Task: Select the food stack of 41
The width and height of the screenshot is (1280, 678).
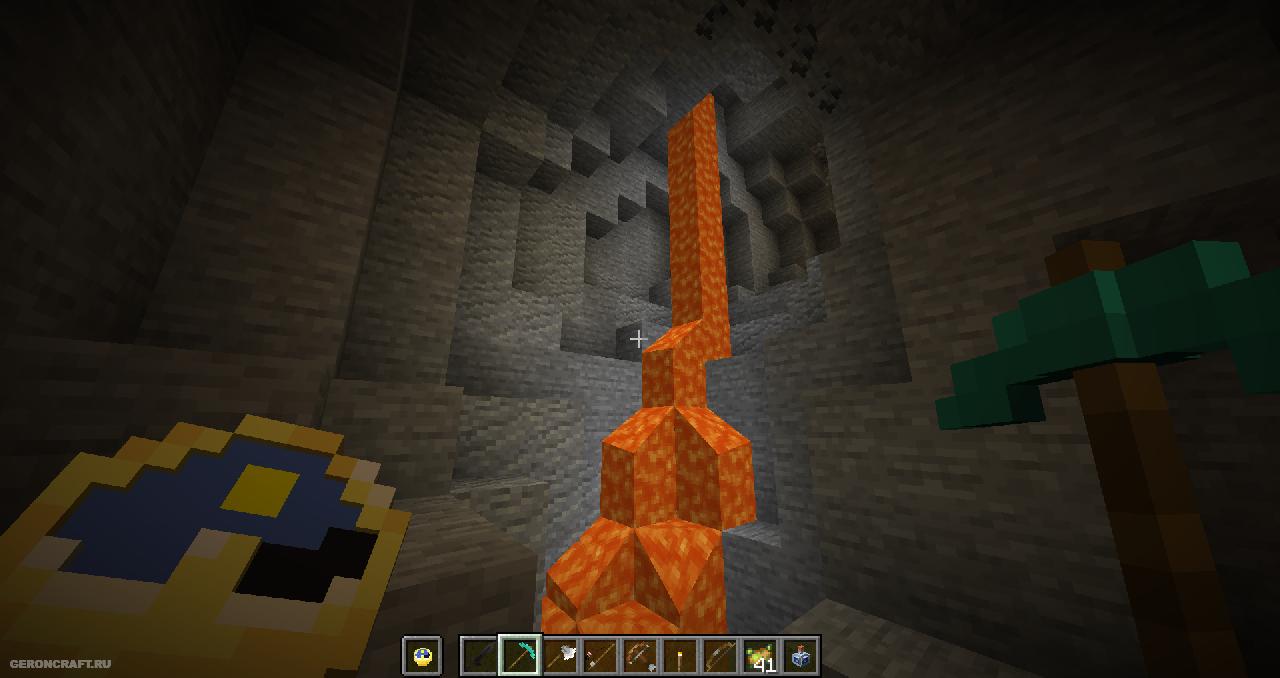Action: pos(760,656)
